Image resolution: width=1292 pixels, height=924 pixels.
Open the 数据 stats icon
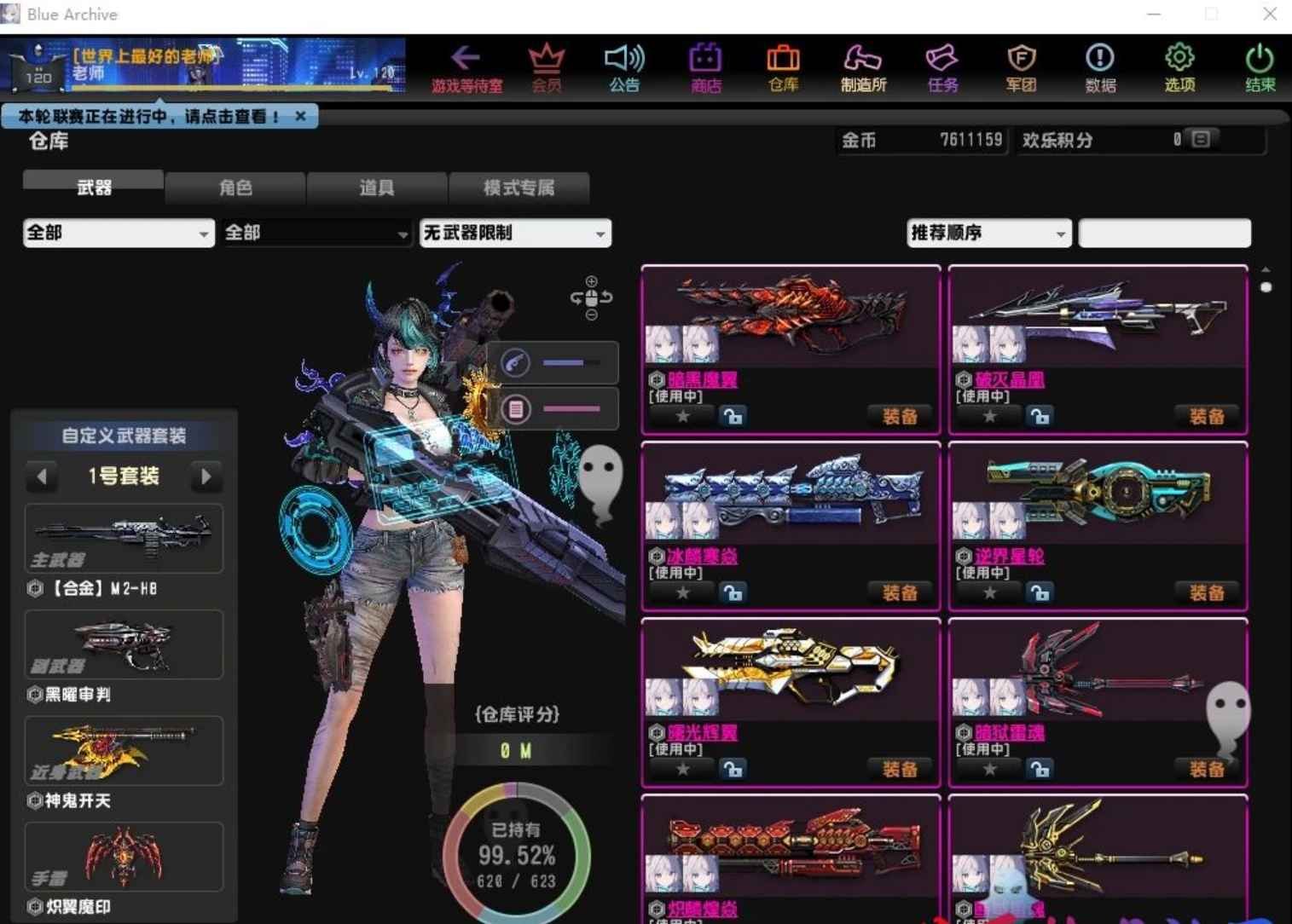(1099, 68)
